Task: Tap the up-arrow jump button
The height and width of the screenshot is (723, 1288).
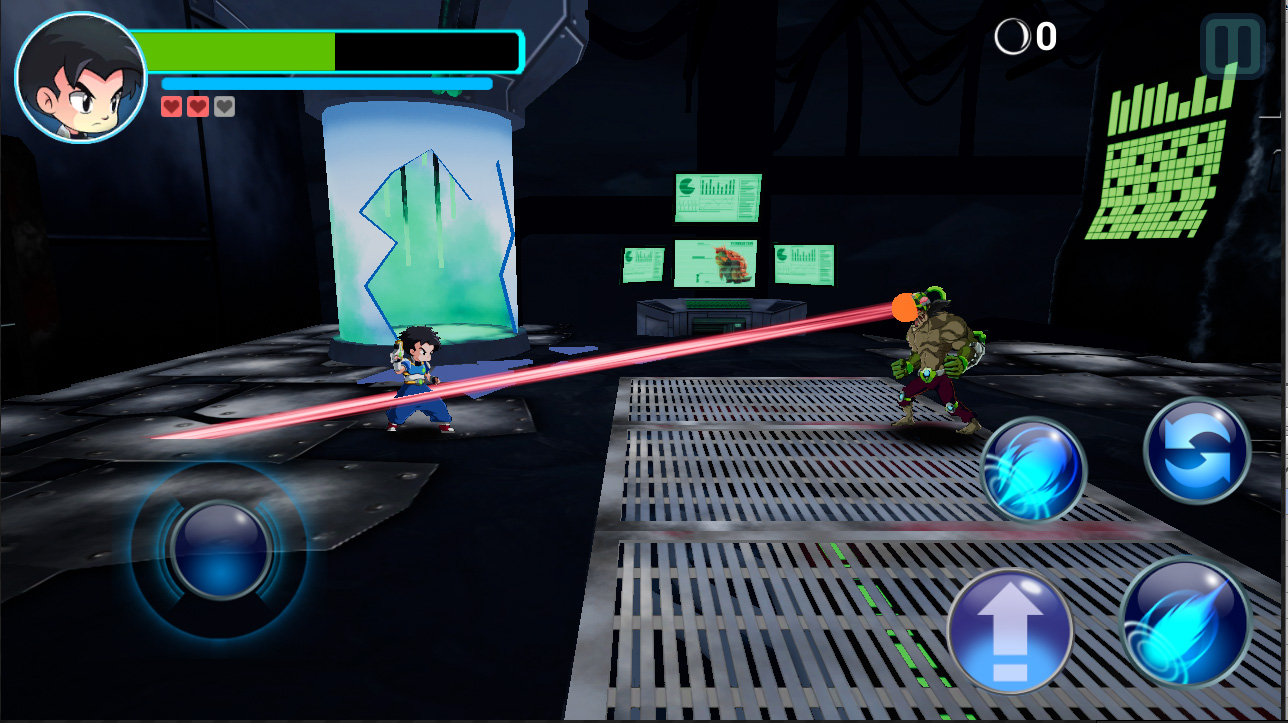Action: pos(1009,631)
